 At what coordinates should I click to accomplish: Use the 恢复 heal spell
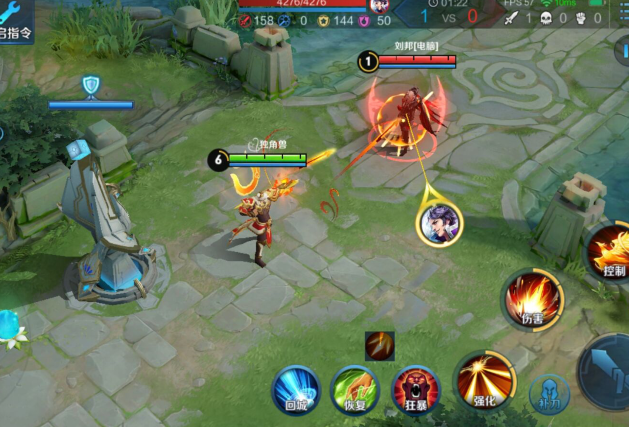[354, 389]
